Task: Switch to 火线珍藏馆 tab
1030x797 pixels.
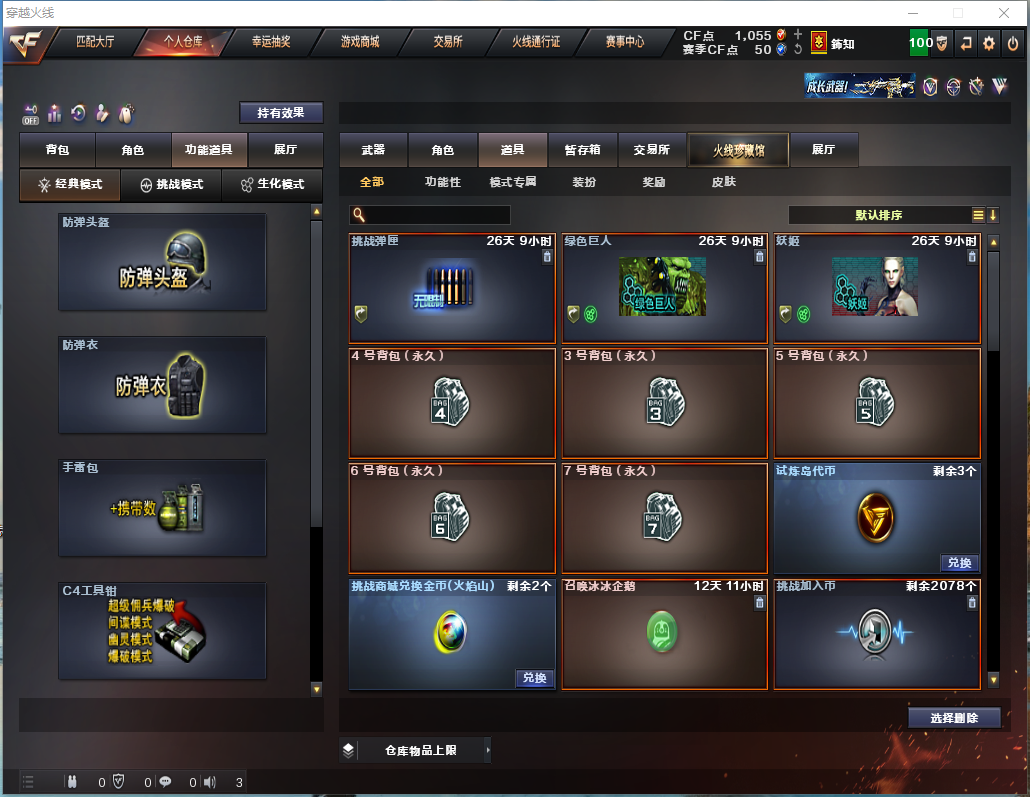Action: tap(738, 150)
